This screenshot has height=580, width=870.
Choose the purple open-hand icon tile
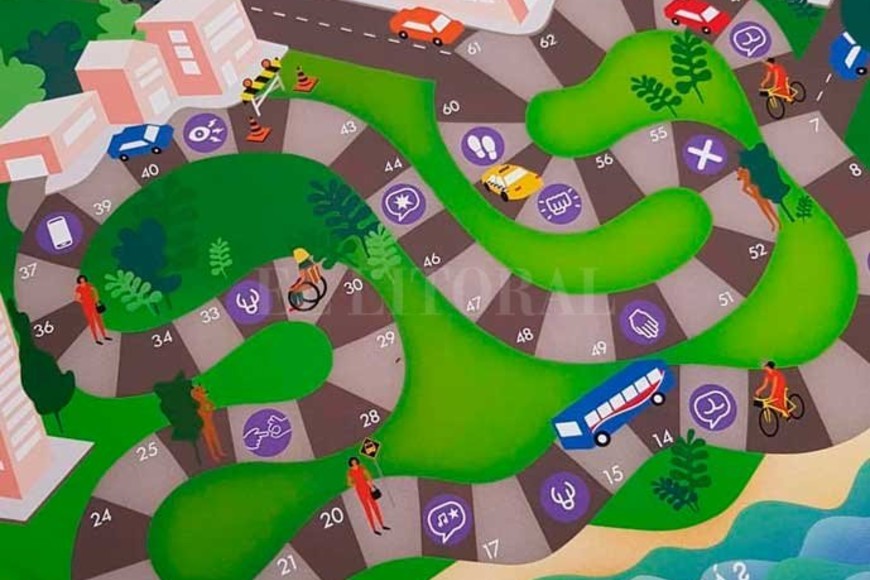click(x=642, y=322)
